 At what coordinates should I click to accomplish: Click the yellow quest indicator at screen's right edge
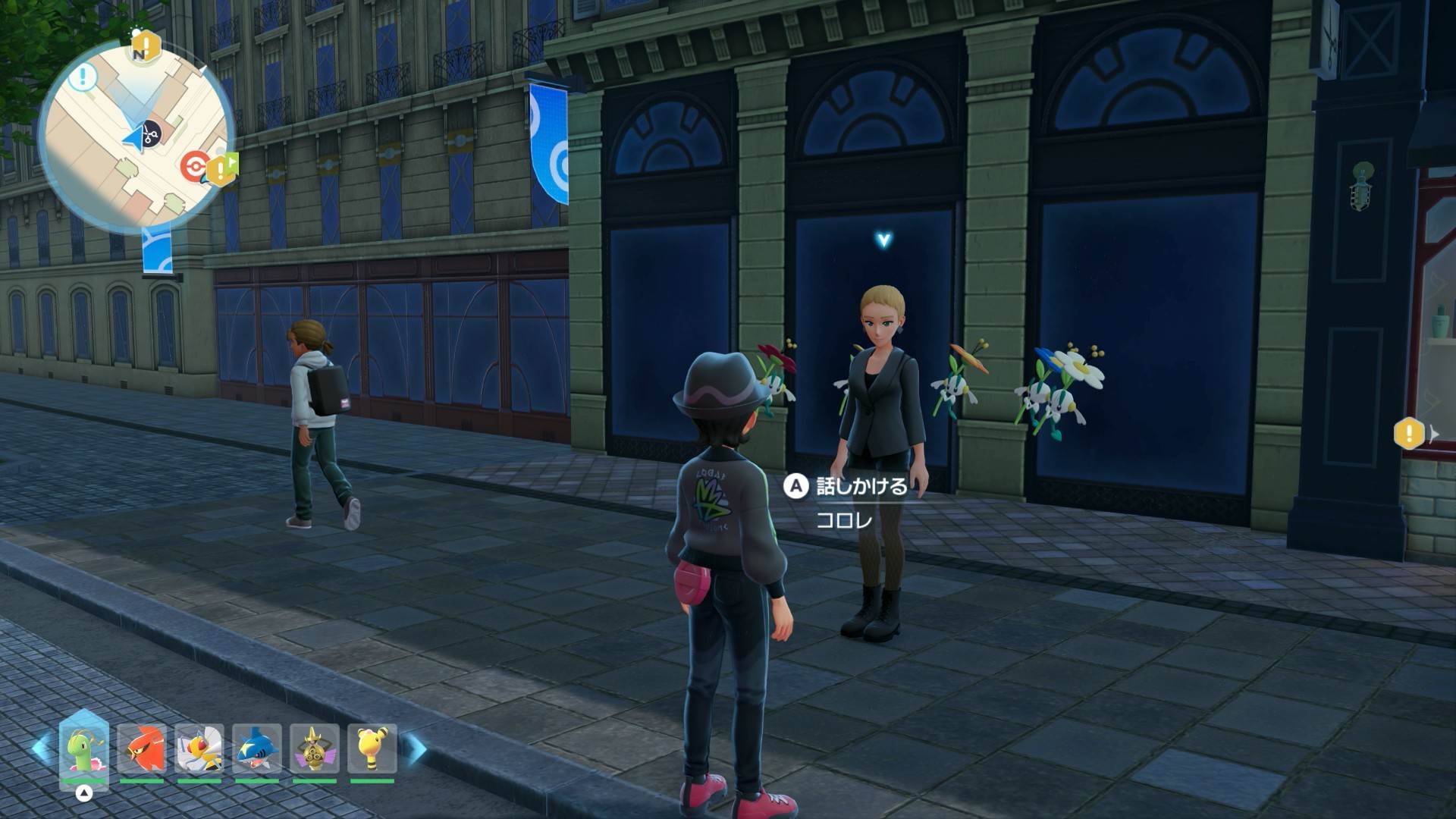[x=1409, y=435]
